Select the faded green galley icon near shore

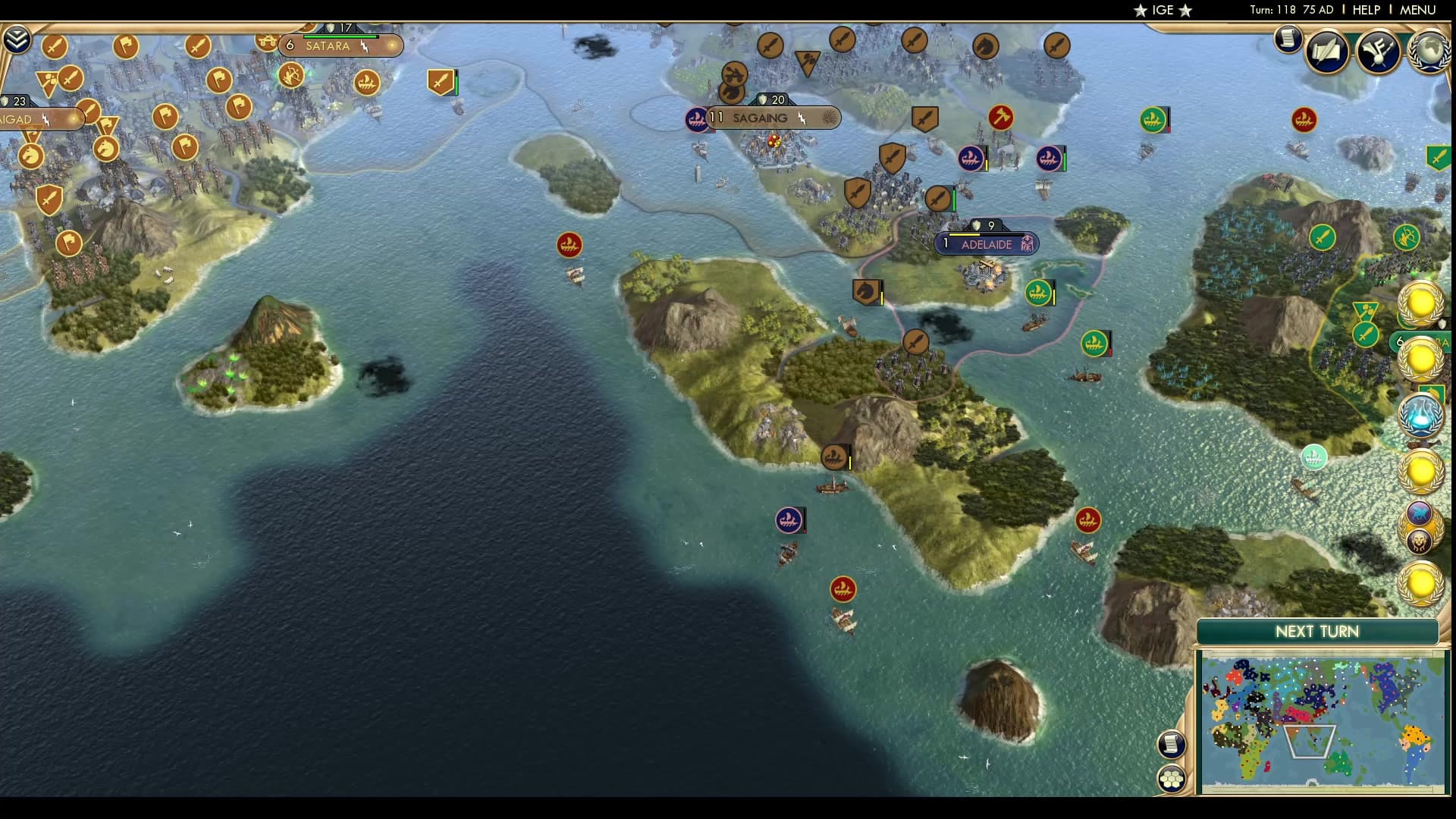click(x=1312, y=457)
